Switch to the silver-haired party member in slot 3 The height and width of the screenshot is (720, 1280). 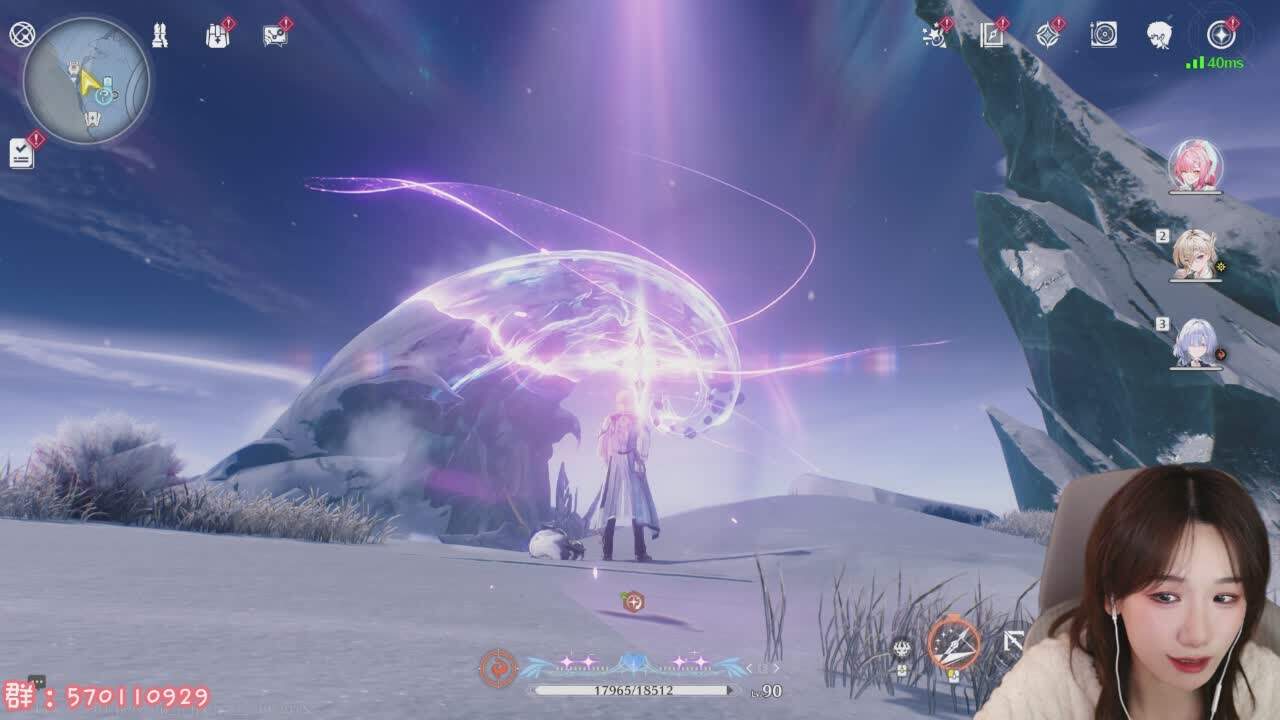click(1195, 343)
